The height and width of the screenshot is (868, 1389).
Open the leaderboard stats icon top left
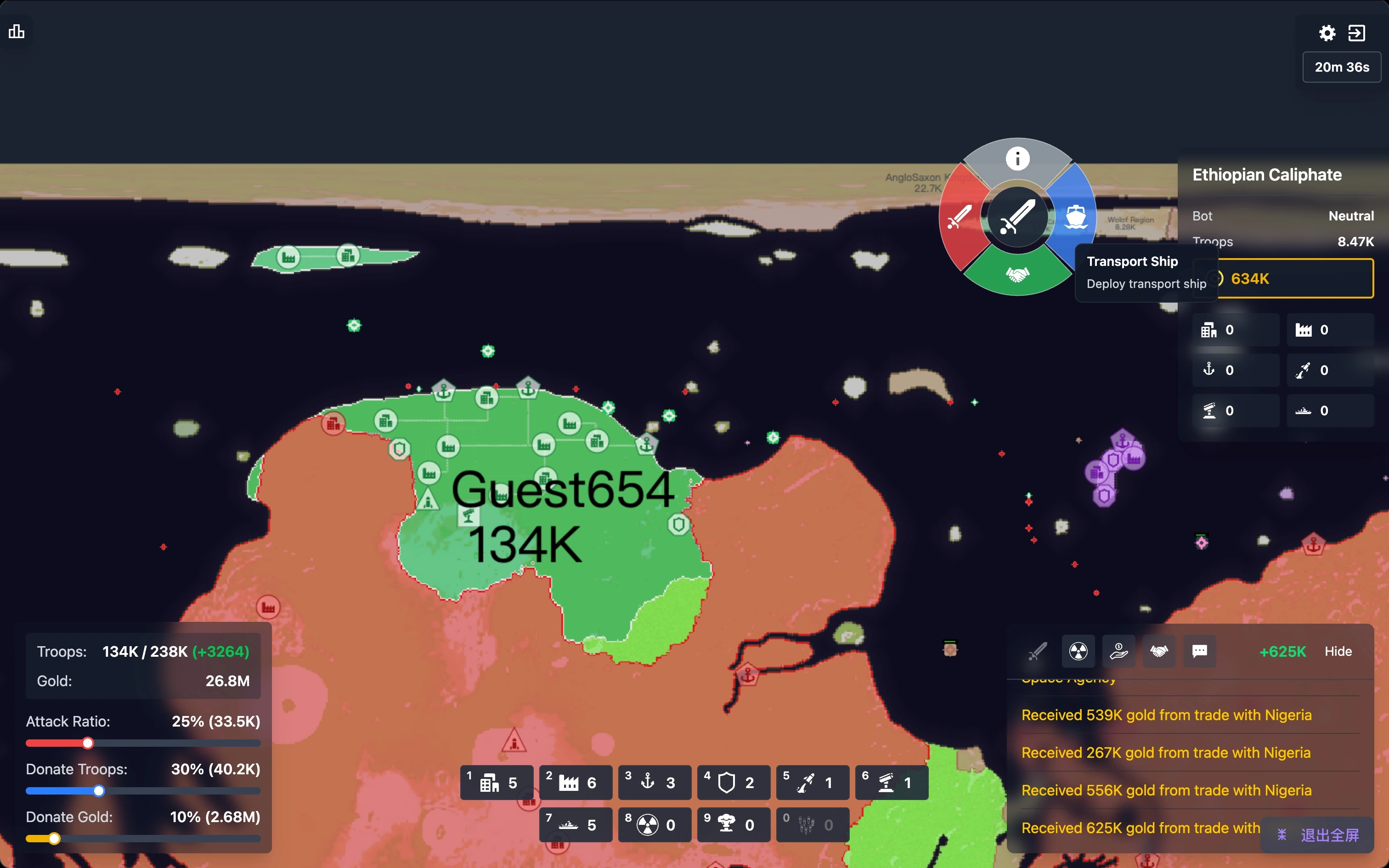tap(16, 32)
